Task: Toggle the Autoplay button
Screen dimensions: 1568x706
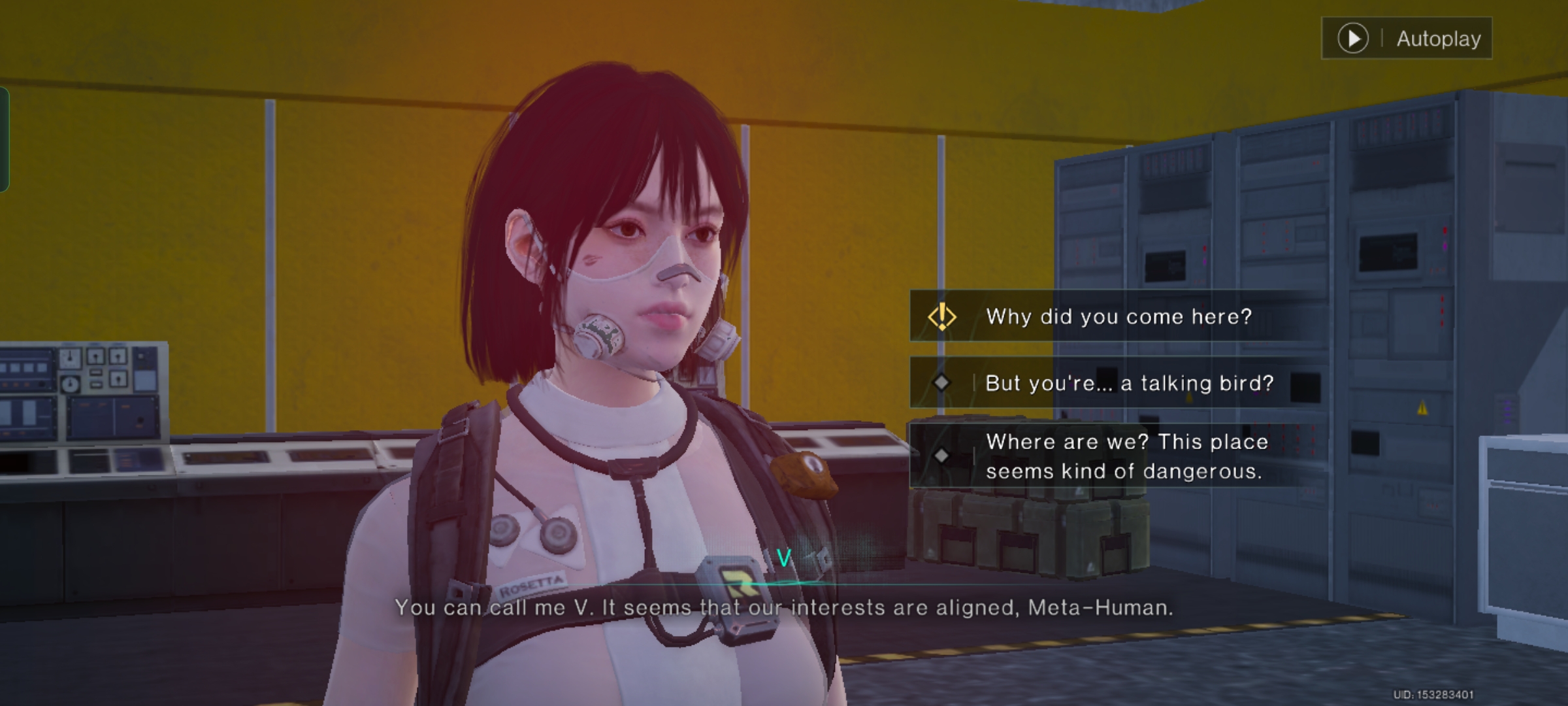Action: (x=1407, y=39)
